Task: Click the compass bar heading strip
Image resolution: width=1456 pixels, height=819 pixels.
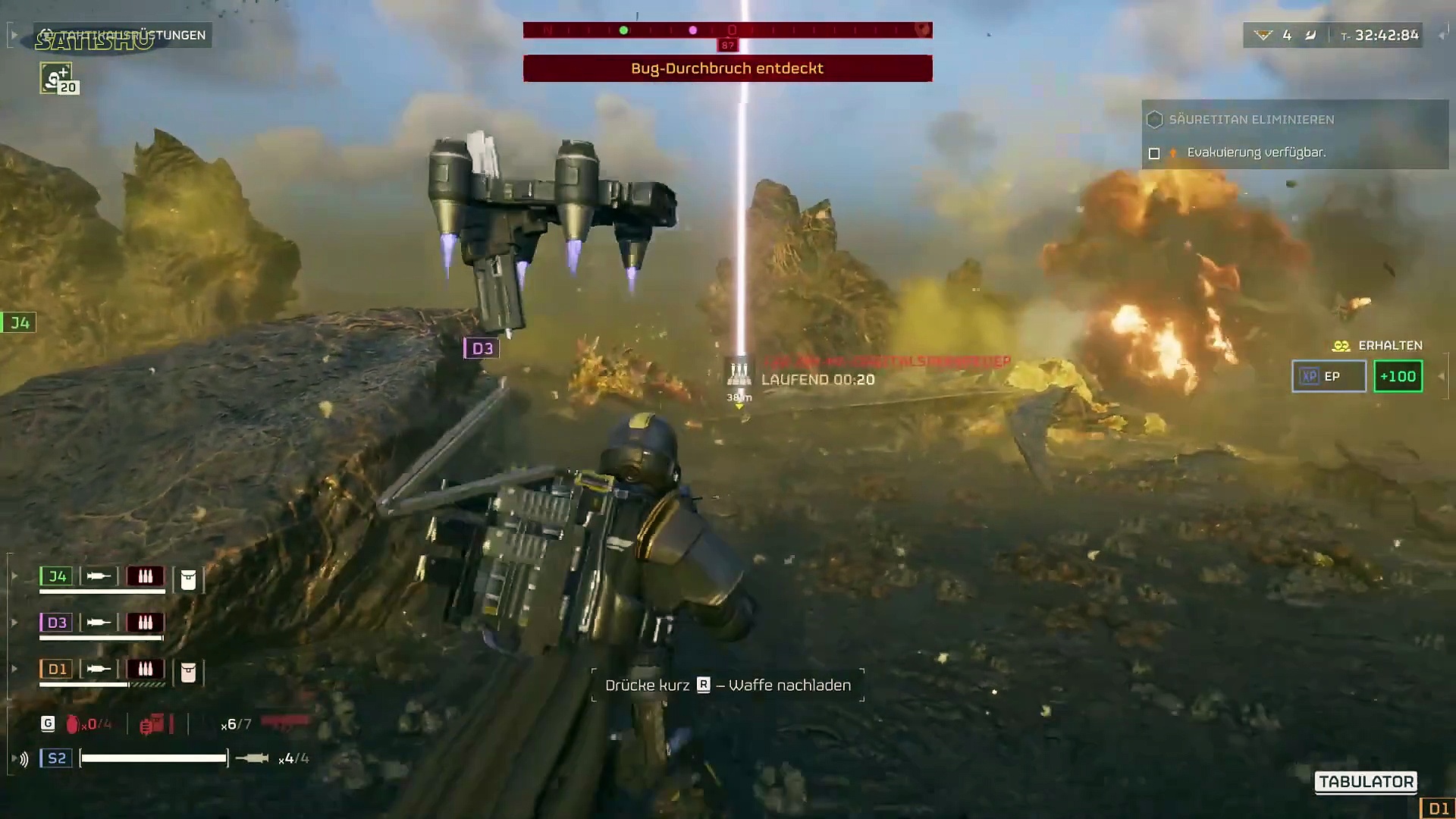Action: pos(727,30)
